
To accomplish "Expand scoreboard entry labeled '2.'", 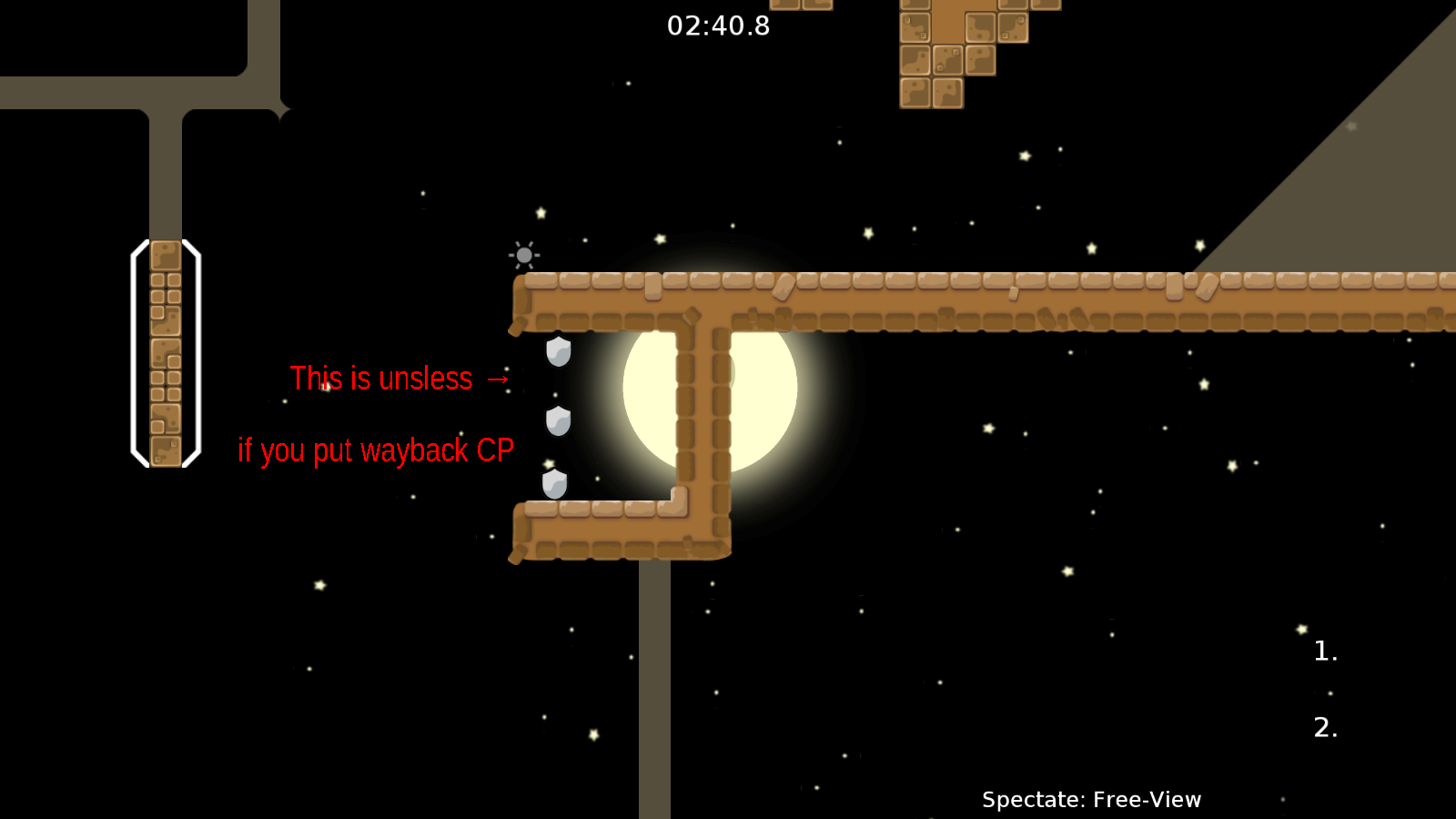I will pyautogui.click(x=1324, y=727).
